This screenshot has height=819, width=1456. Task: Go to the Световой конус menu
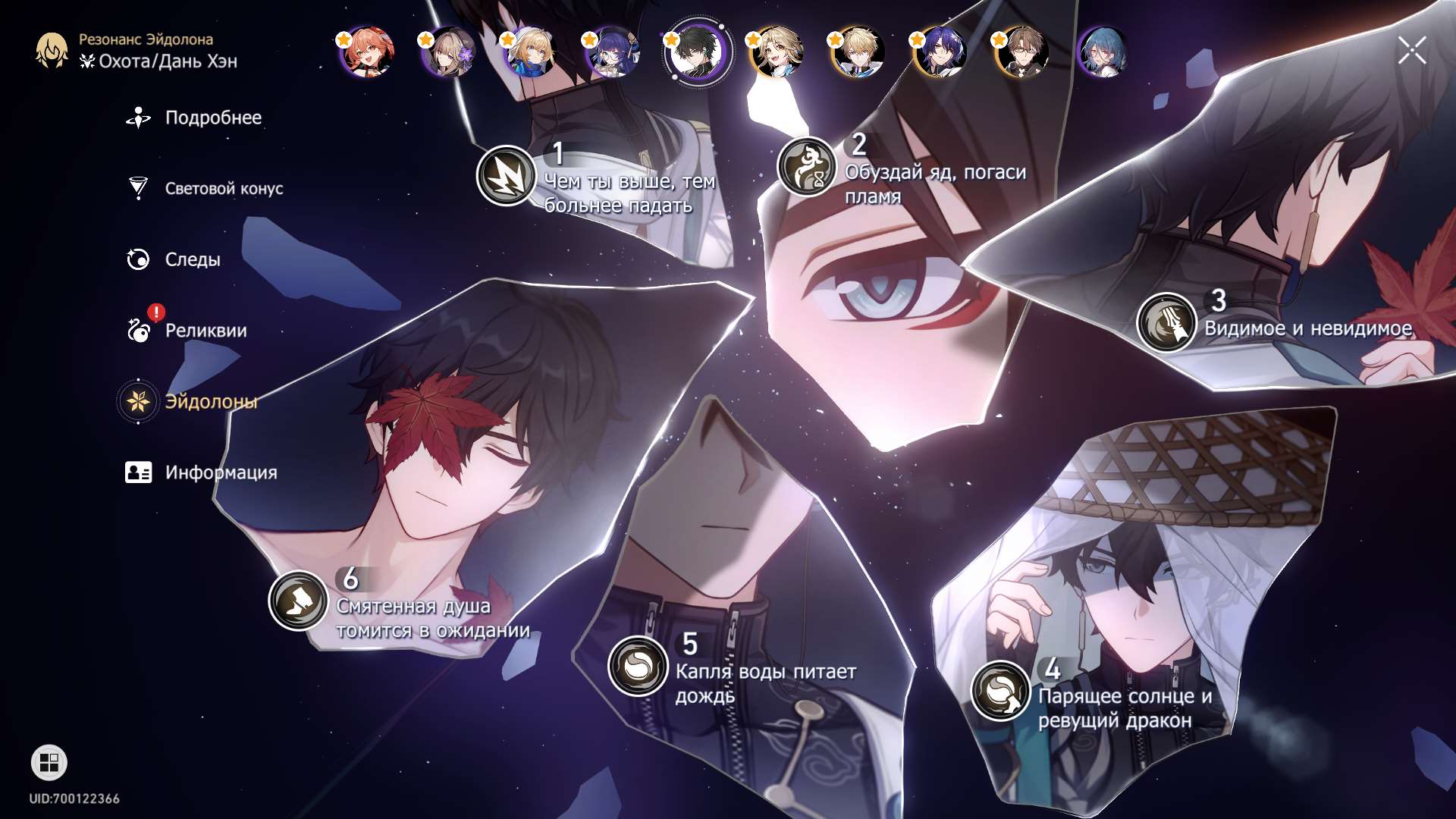pos(223,189)
